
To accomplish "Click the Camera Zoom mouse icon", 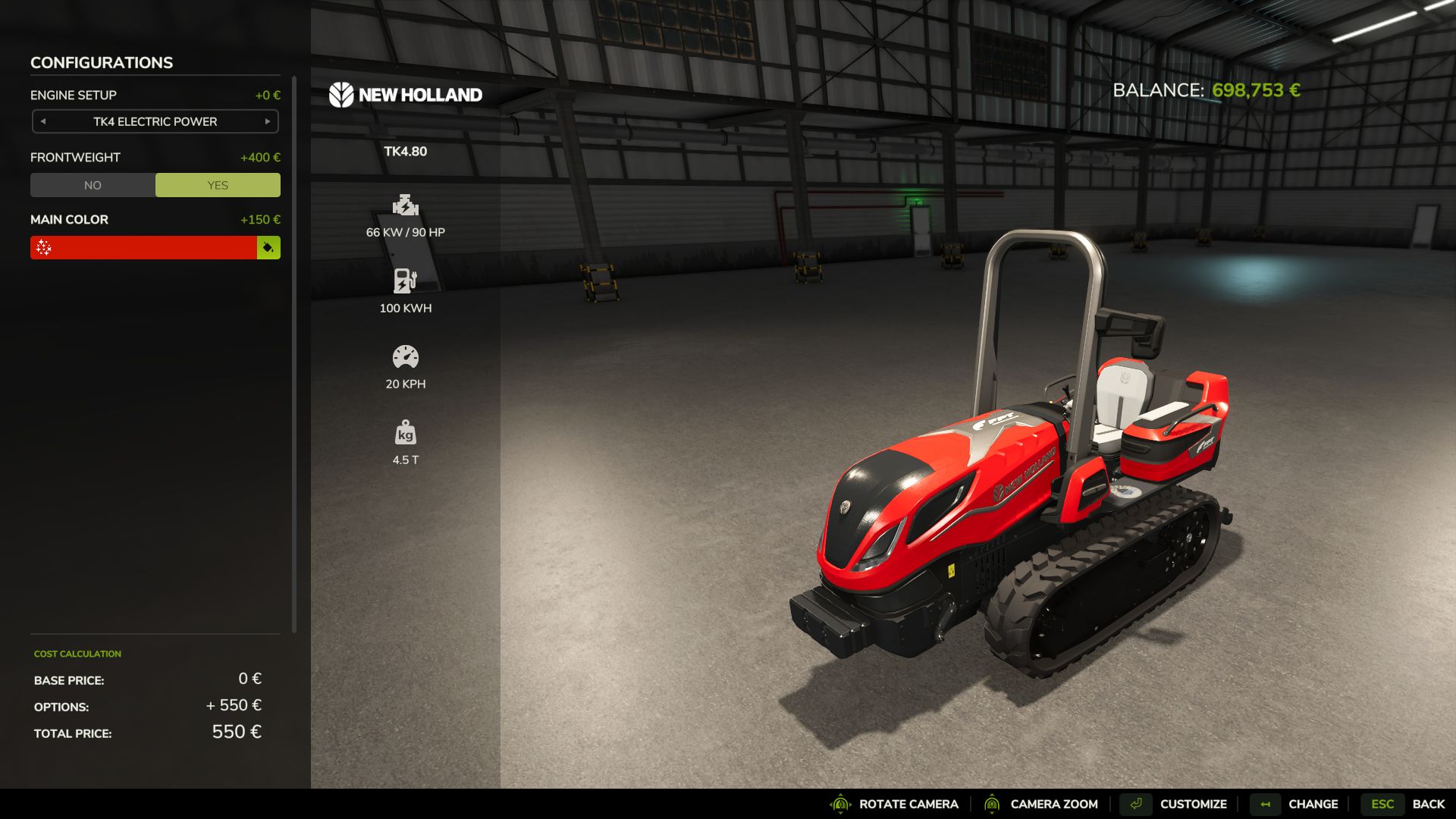I will (x=993, y=803).
